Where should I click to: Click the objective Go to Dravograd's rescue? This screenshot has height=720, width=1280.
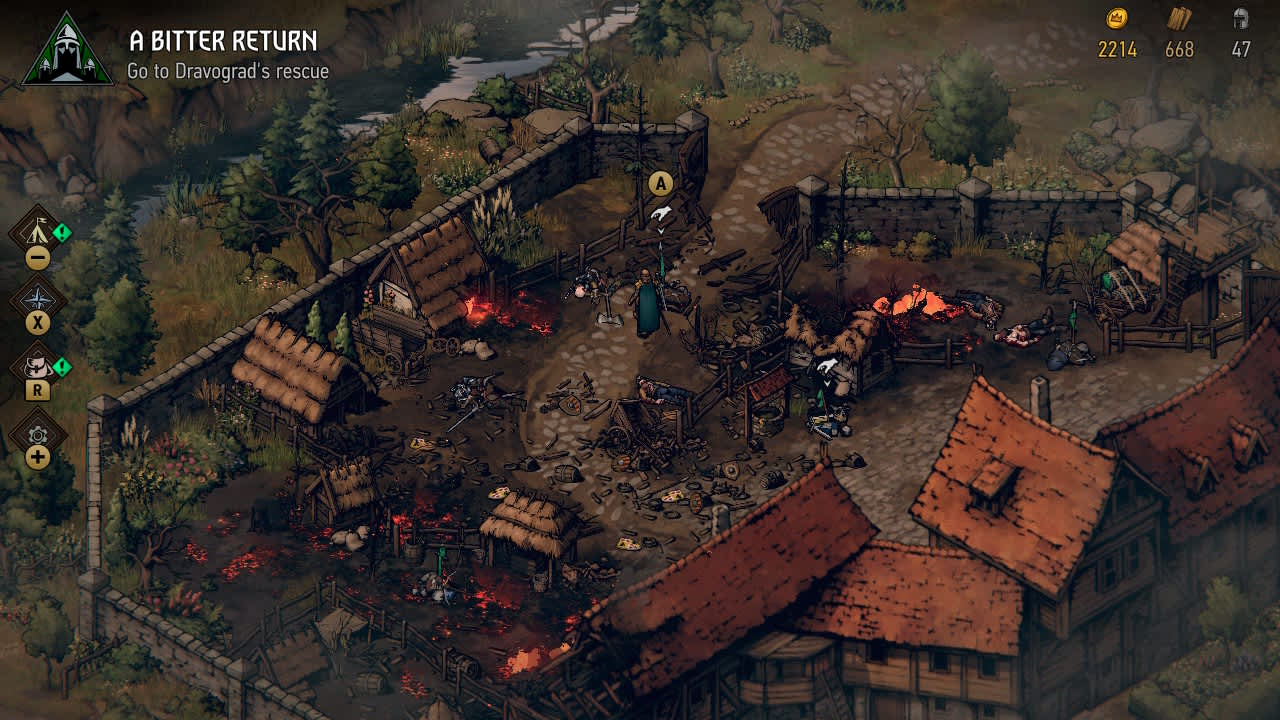point(227,71)
